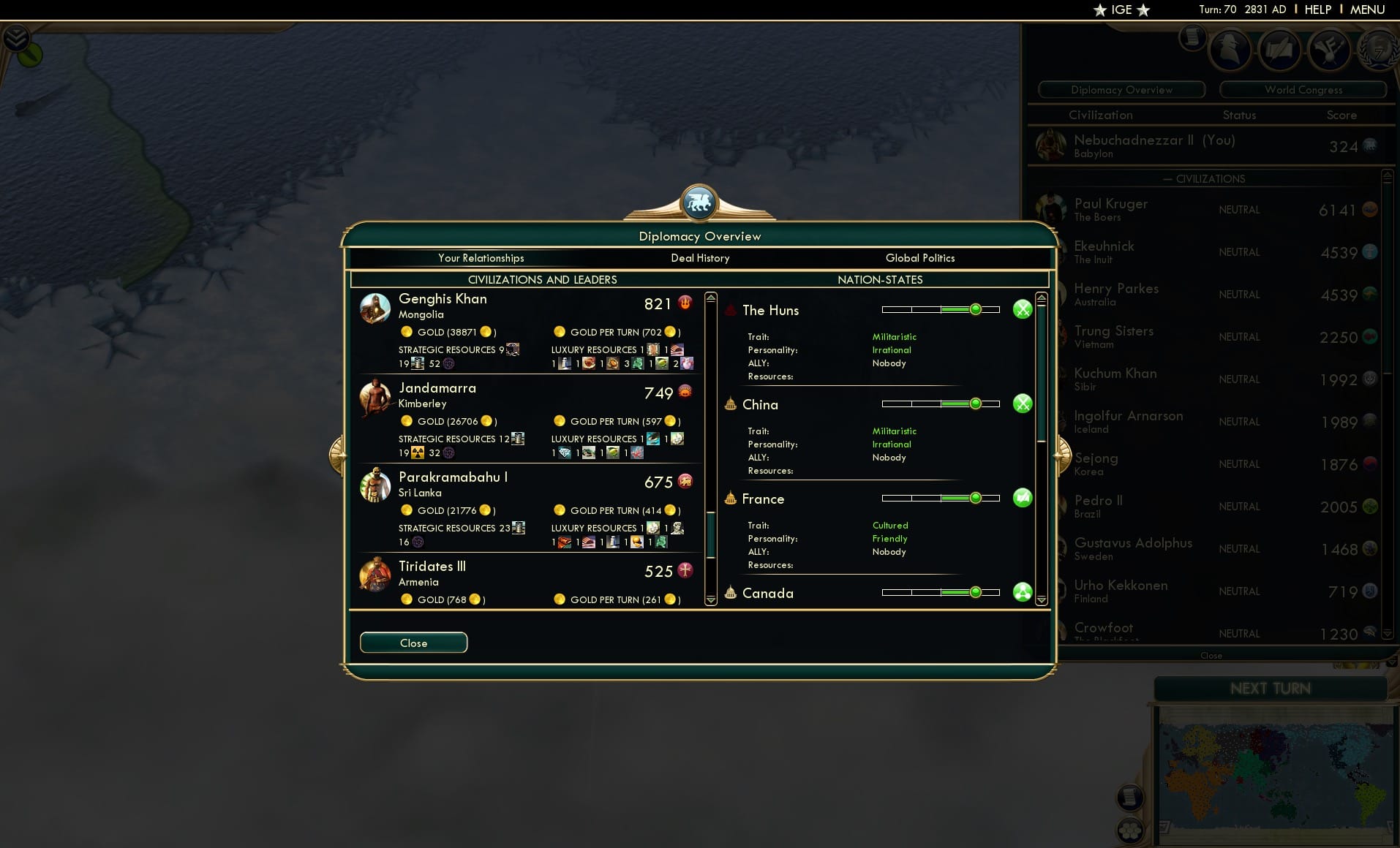
Task: Open the notification scroll icon top right
Action: tap(1194, 37)
